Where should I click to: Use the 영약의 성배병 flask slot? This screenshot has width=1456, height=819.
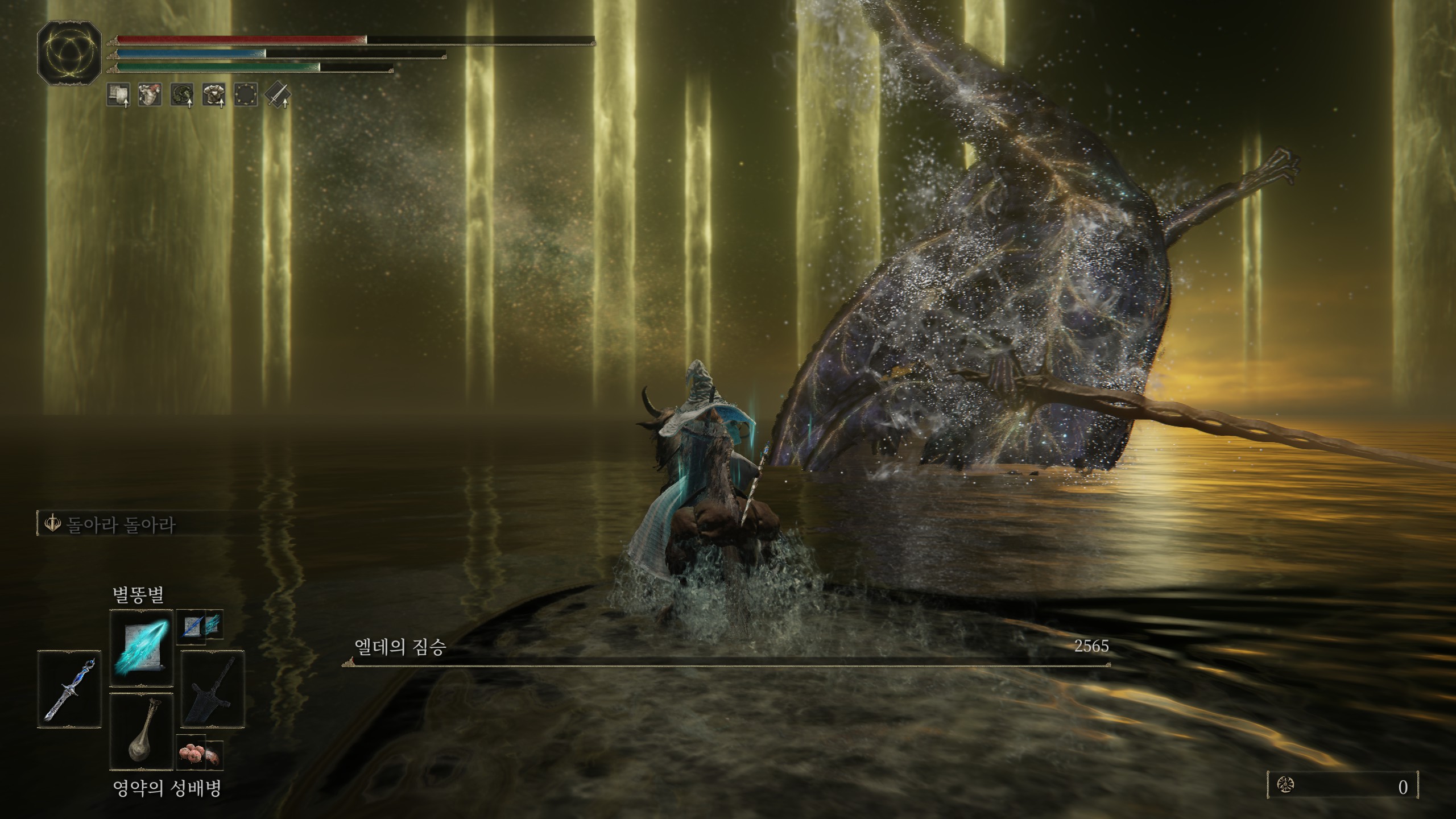pos(141,731)
